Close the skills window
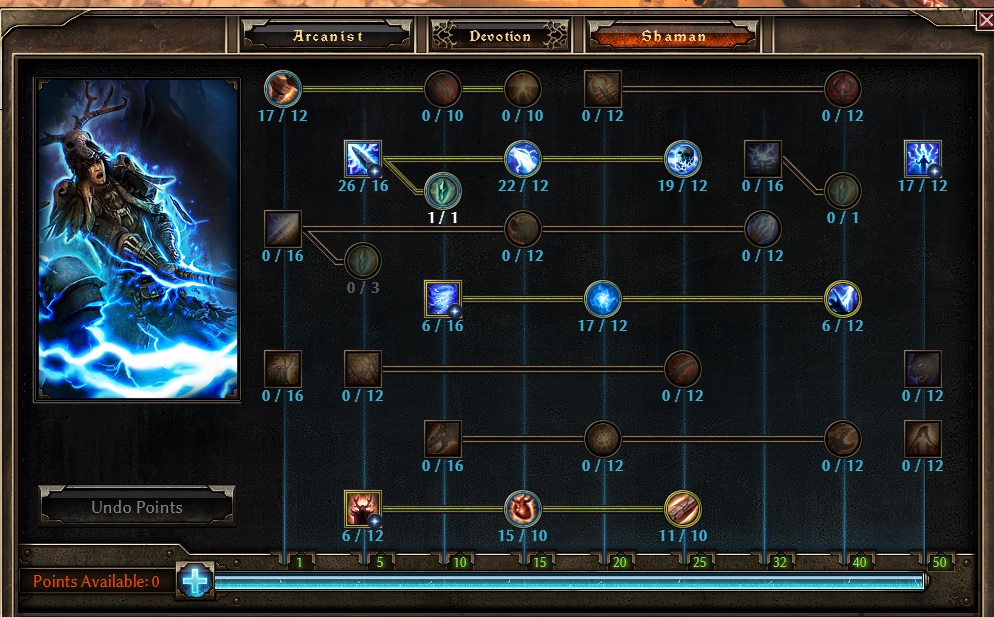The width and height of the screenshot is (994, 617). tap(984, 19)
